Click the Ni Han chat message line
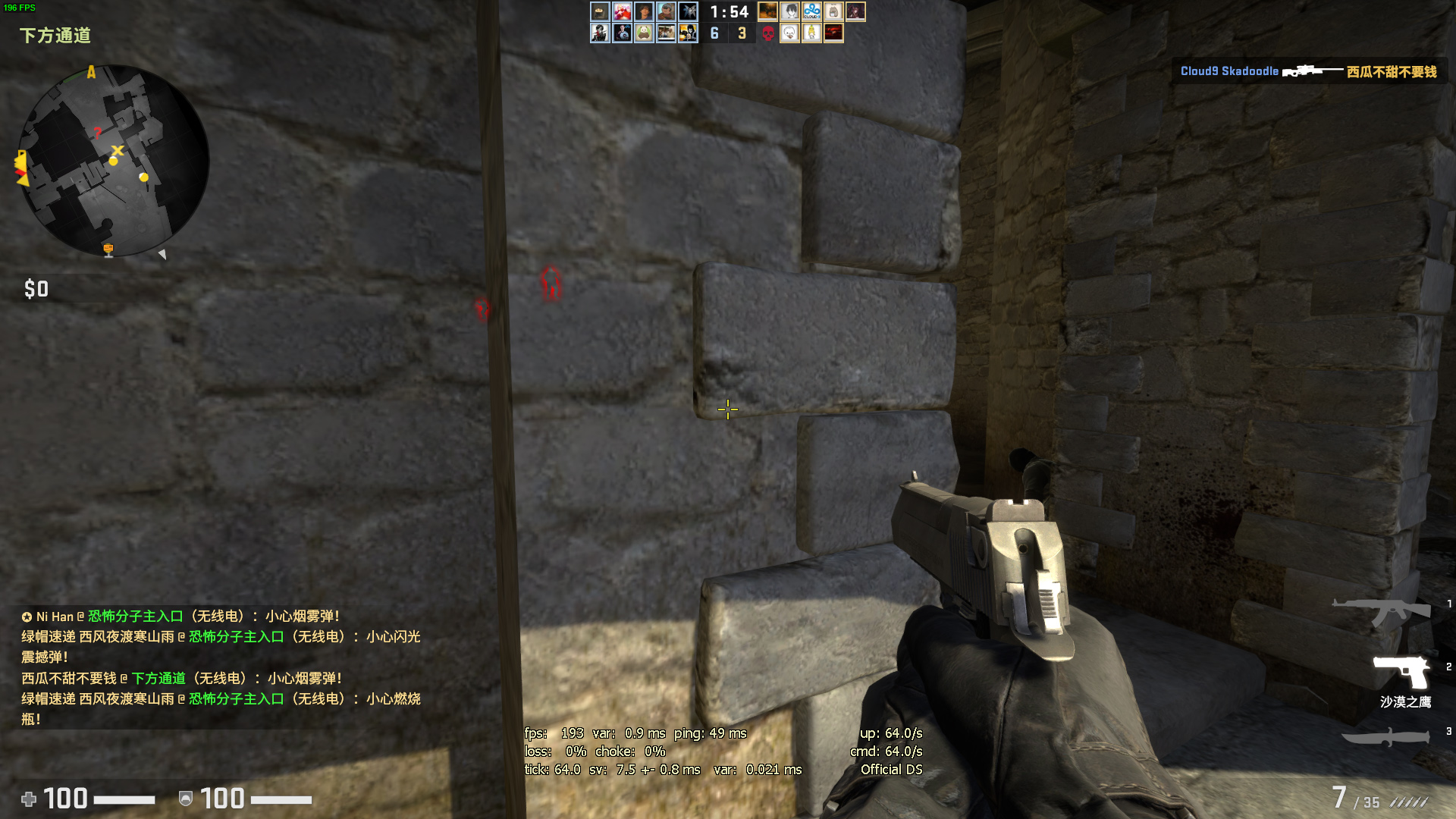The height and width of the screenshot is (819, 1456). 180,617
